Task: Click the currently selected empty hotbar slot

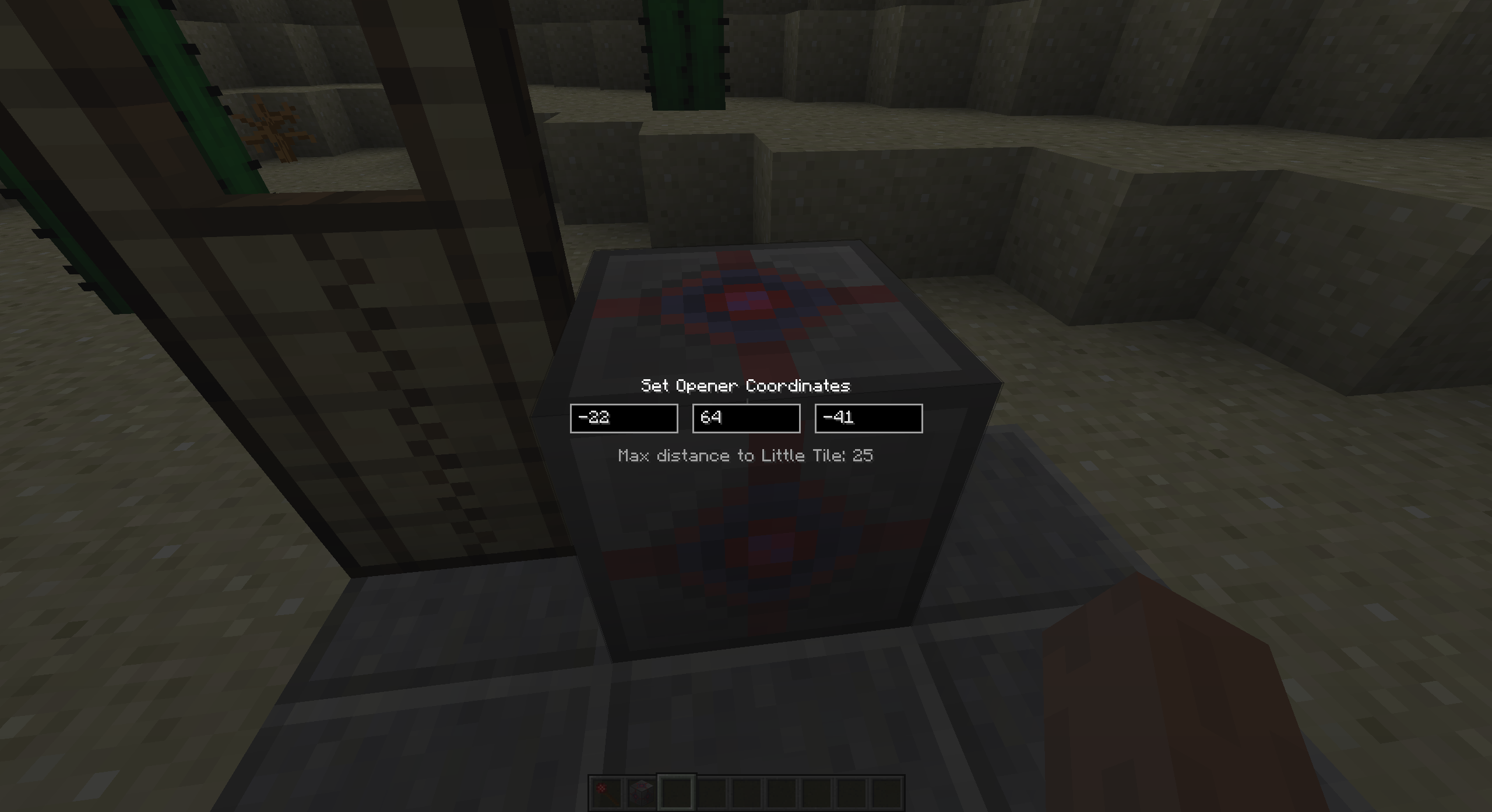Action: (x=677, y=793)
